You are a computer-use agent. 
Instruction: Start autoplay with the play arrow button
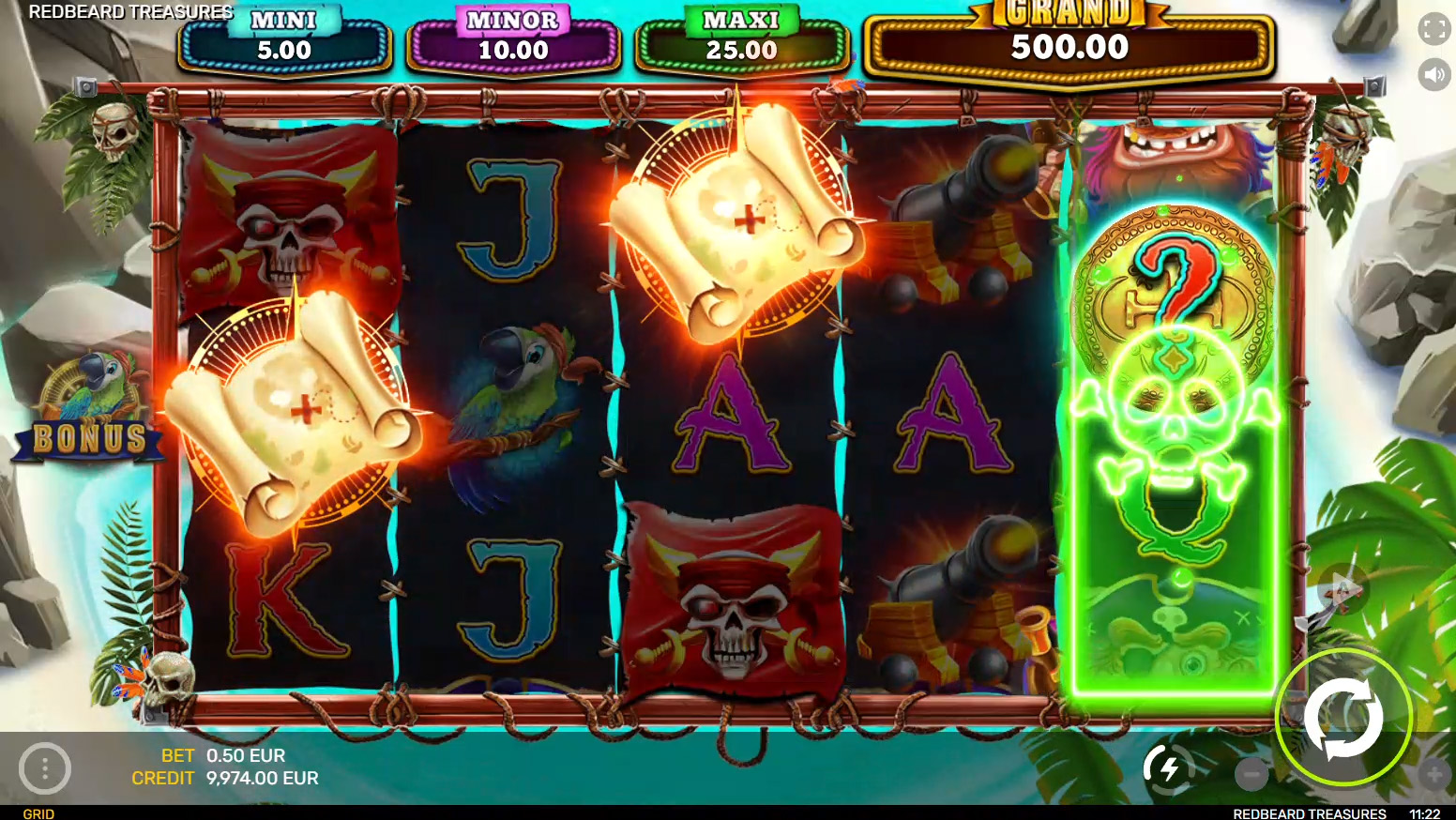[1342, 589]
